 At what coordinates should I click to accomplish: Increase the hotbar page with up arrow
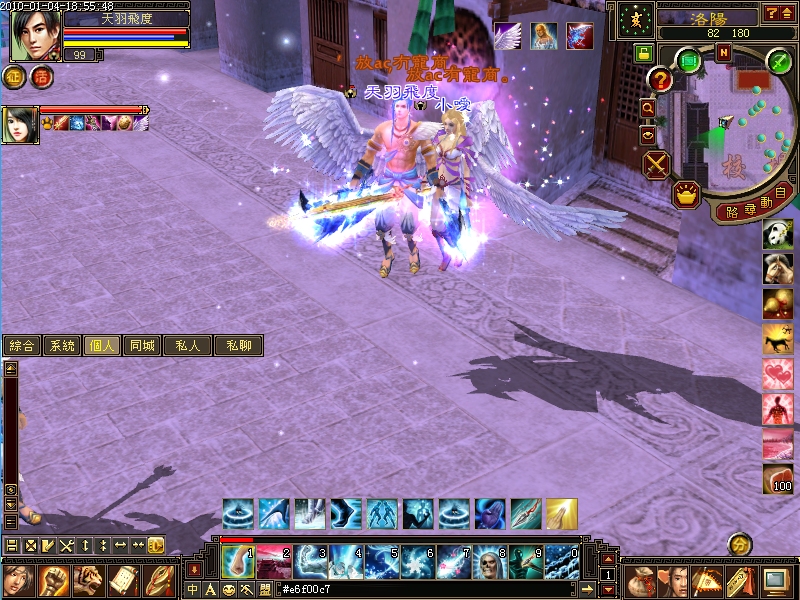[607, 559]
